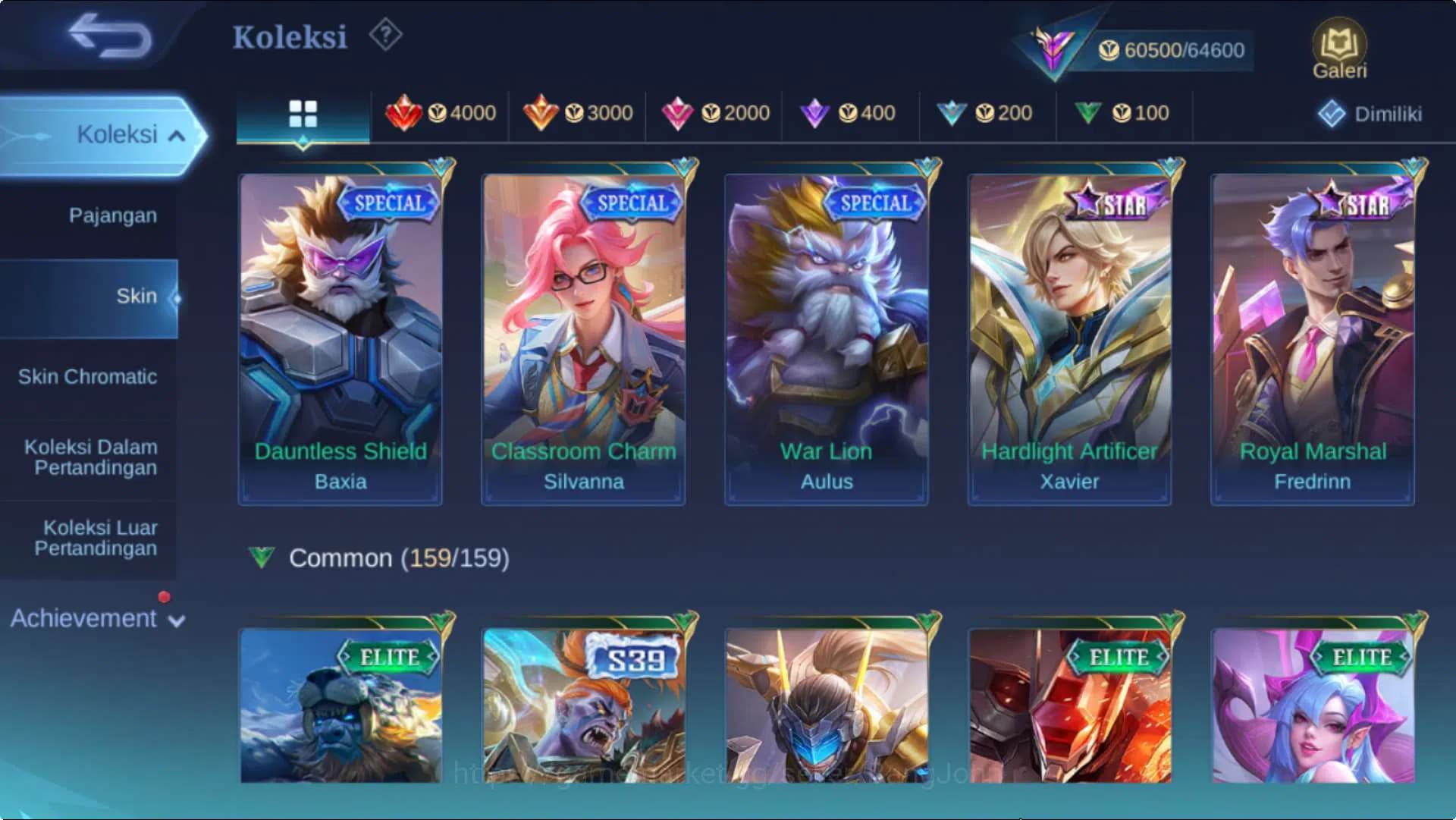
Task: Select the pink 2000 ticket filter icon
Action: [678, 112]
